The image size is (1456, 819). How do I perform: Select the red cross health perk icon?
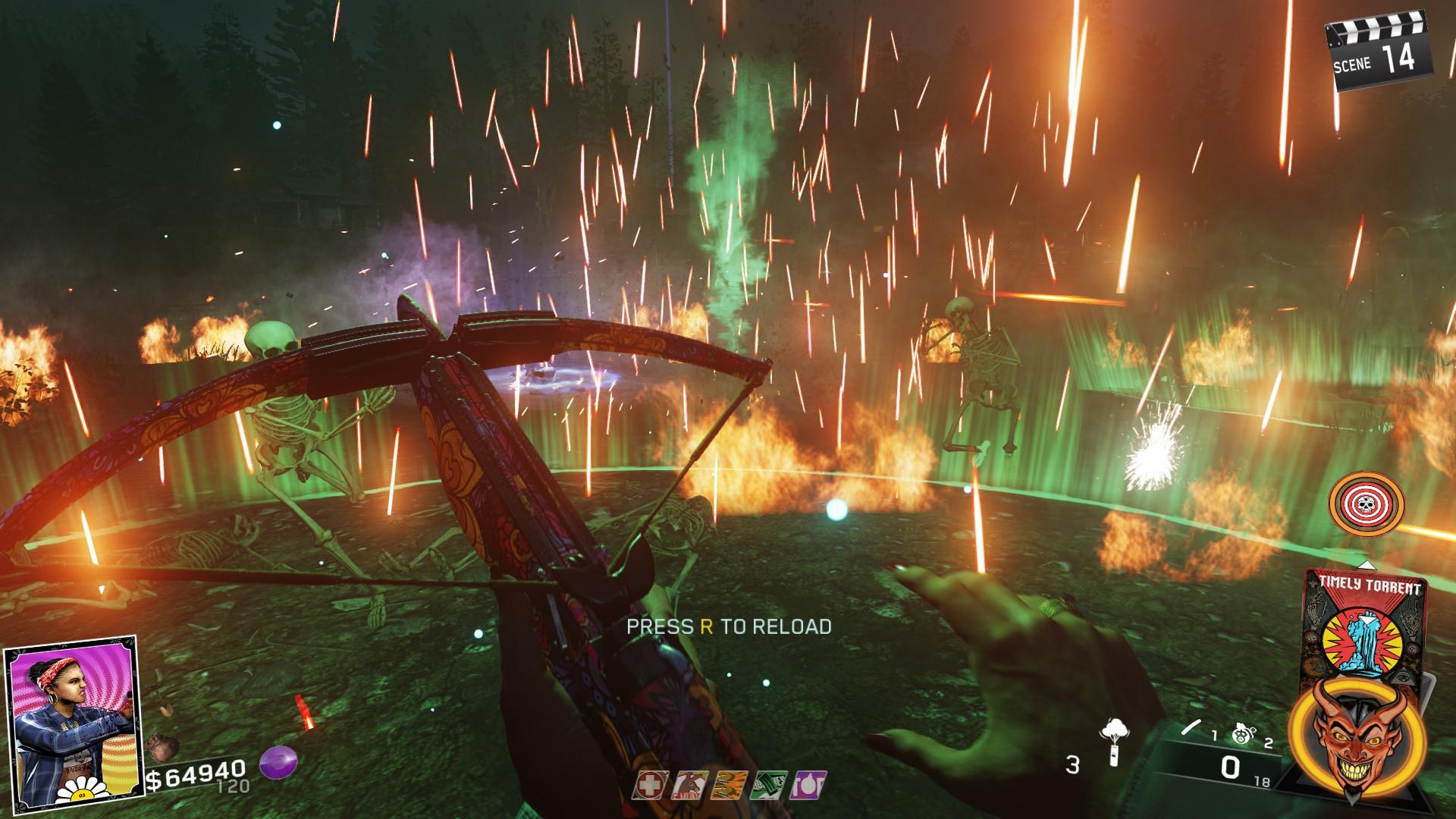pos(650,785)
